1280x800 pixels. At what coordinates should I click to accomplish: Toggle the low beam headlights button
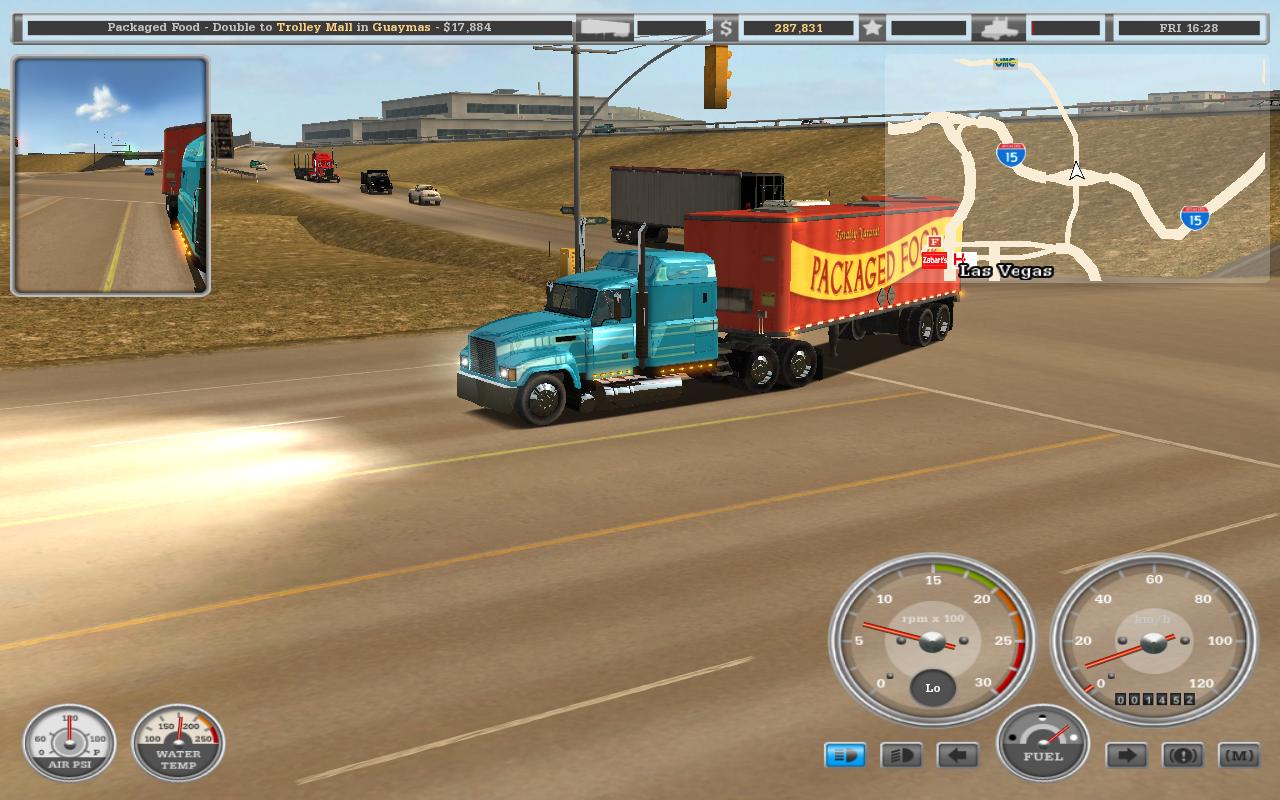(x=845, y=755)
